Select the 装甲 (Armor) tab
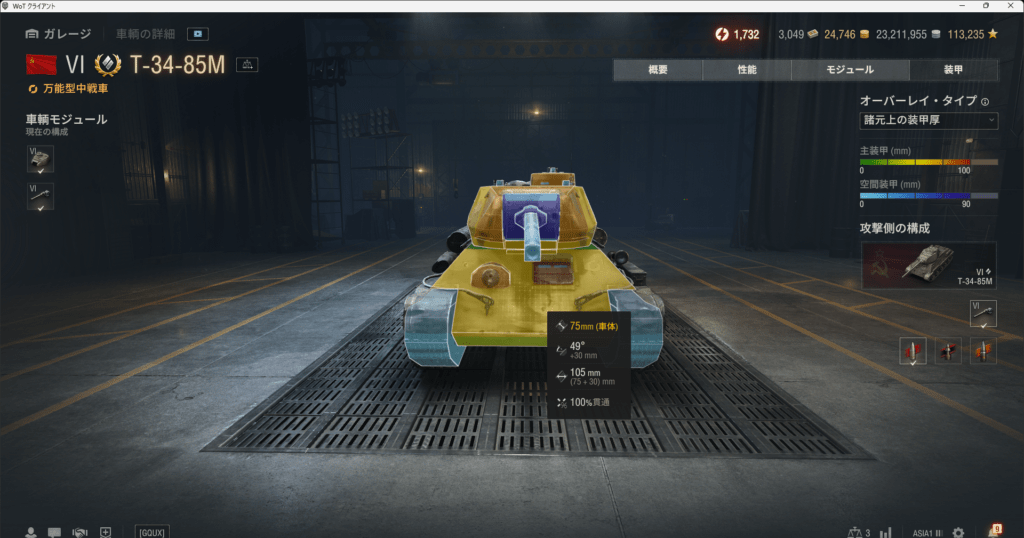 pyautogui.click(x=953, y=70)
